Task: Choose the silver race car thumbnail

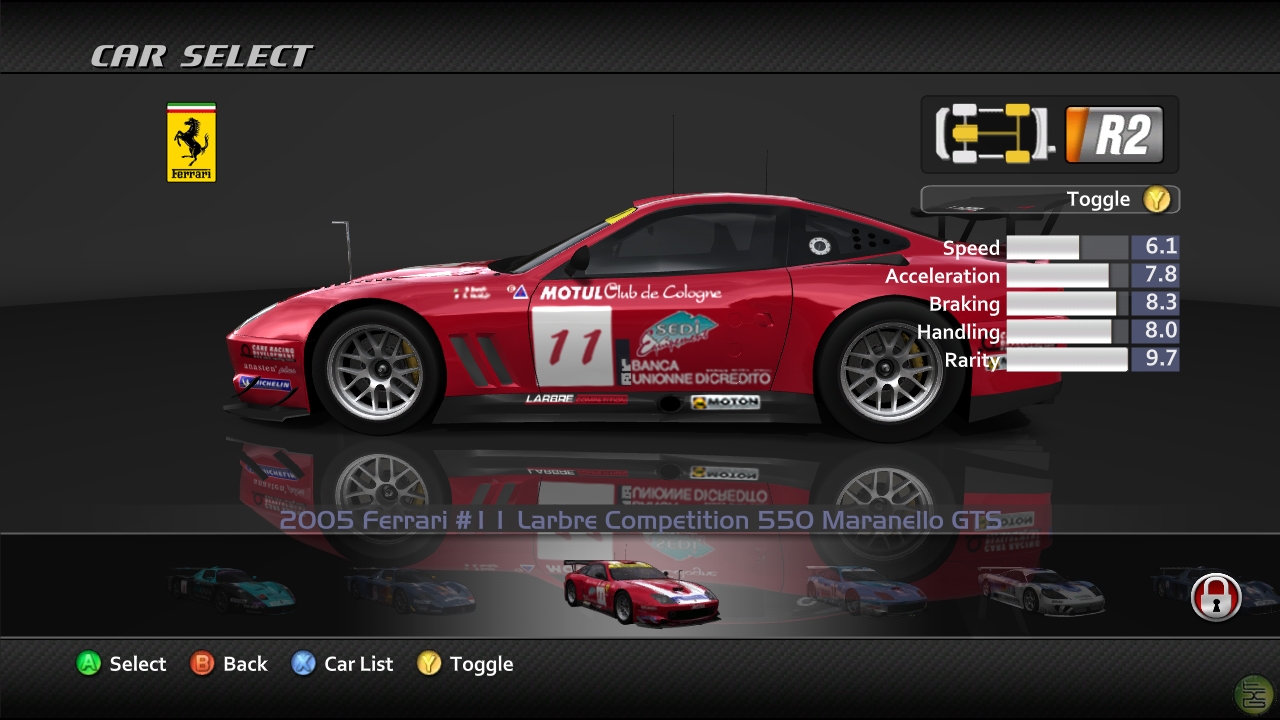Action: click(x=1040, y=590)
